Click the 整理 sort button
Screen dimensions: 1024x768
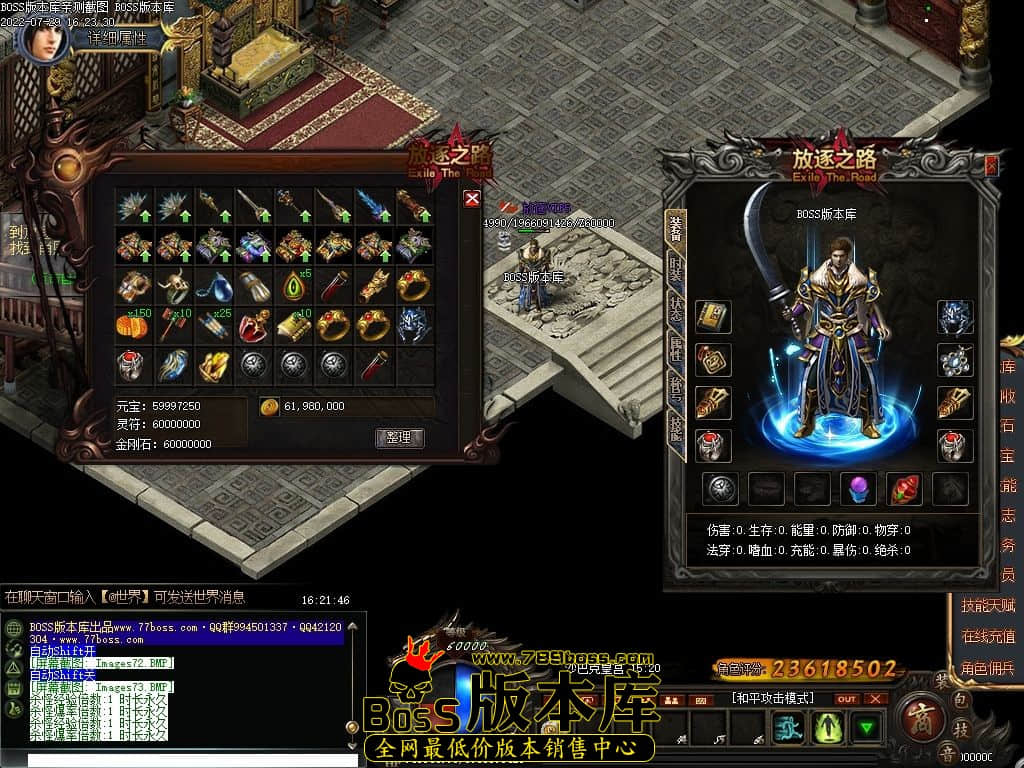pos(400,437)
